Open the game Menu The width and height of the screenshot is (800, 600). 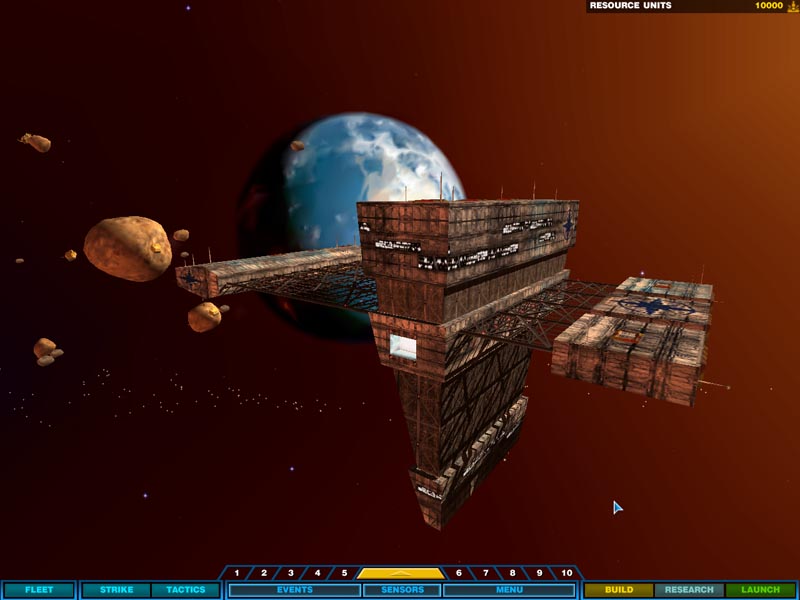(x=509, y=590)
